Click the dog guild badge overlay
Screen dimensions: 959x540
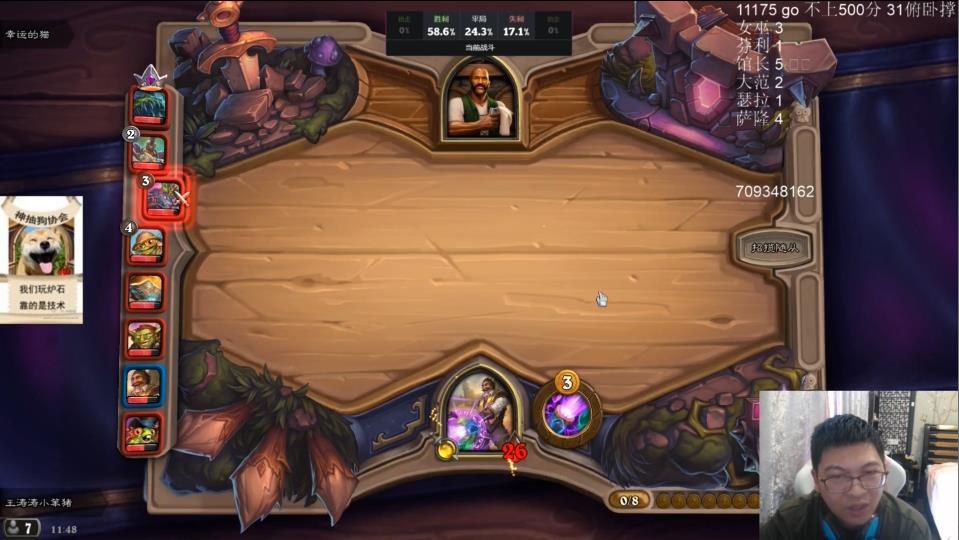click(x=42, y=260)
